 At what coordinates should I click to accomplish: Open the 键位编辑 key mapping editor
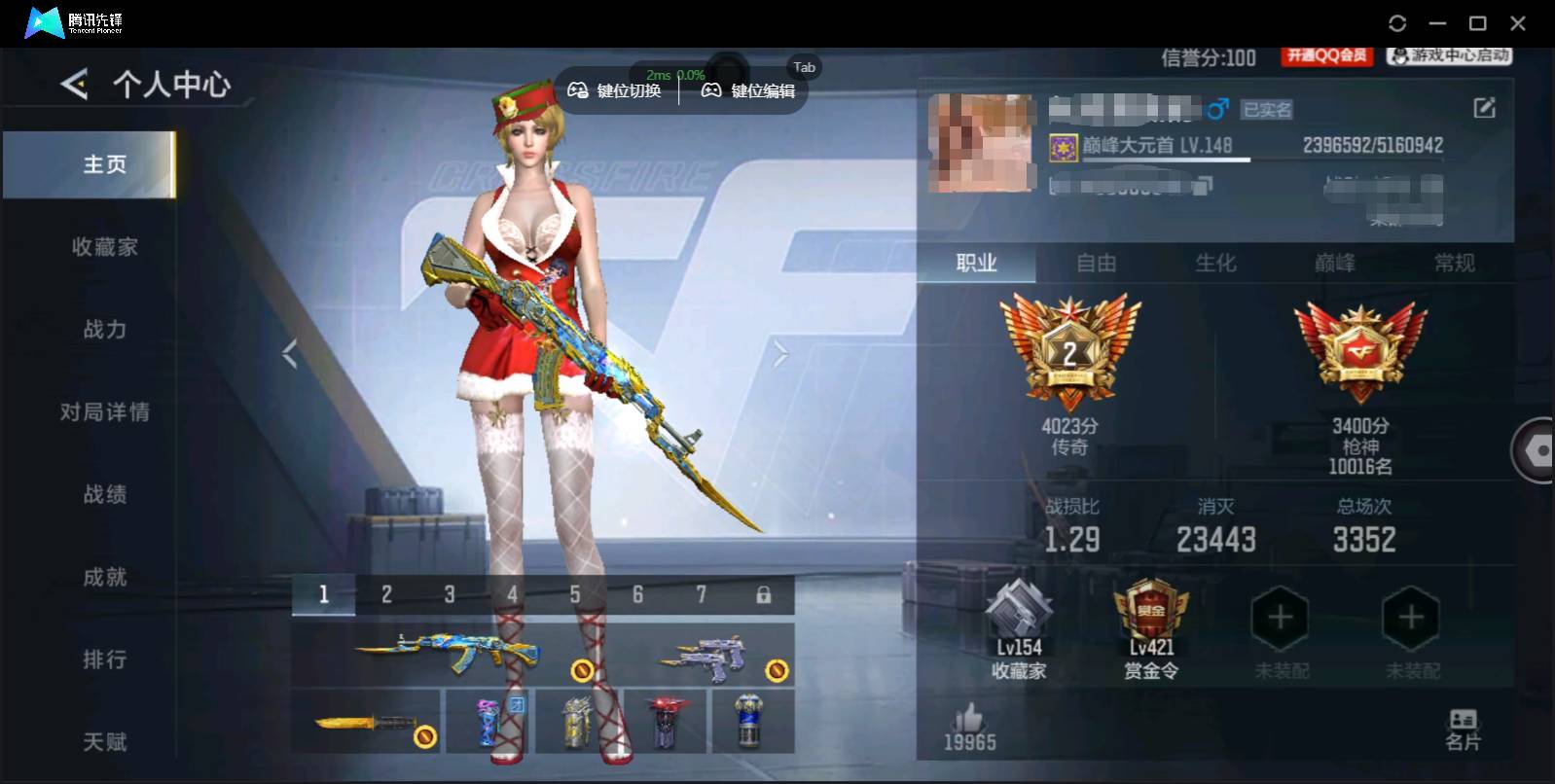pyautogui.click(x=751, y=90)
